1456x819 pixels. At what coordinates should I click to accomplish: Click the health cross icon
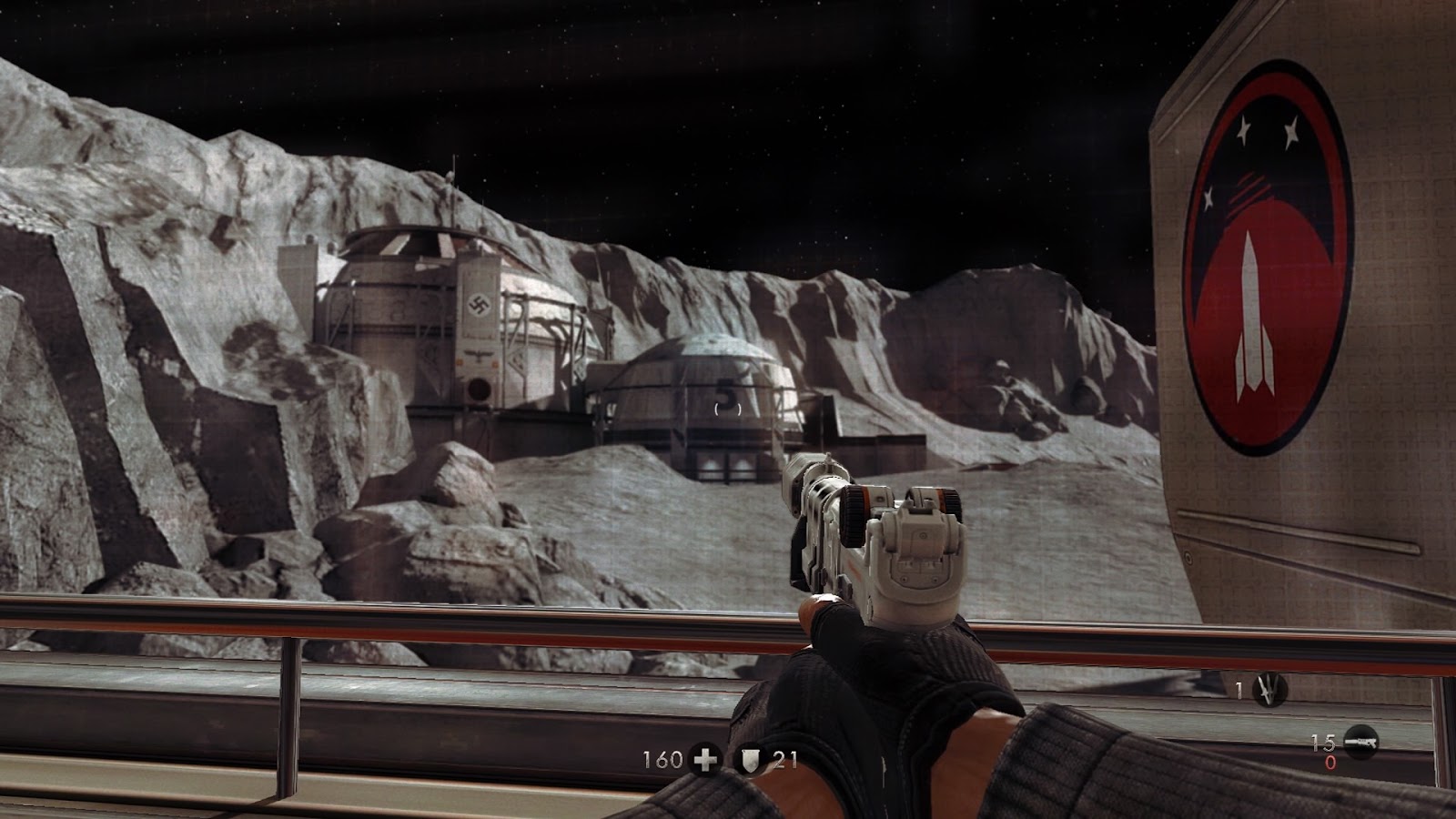point(704,758)
